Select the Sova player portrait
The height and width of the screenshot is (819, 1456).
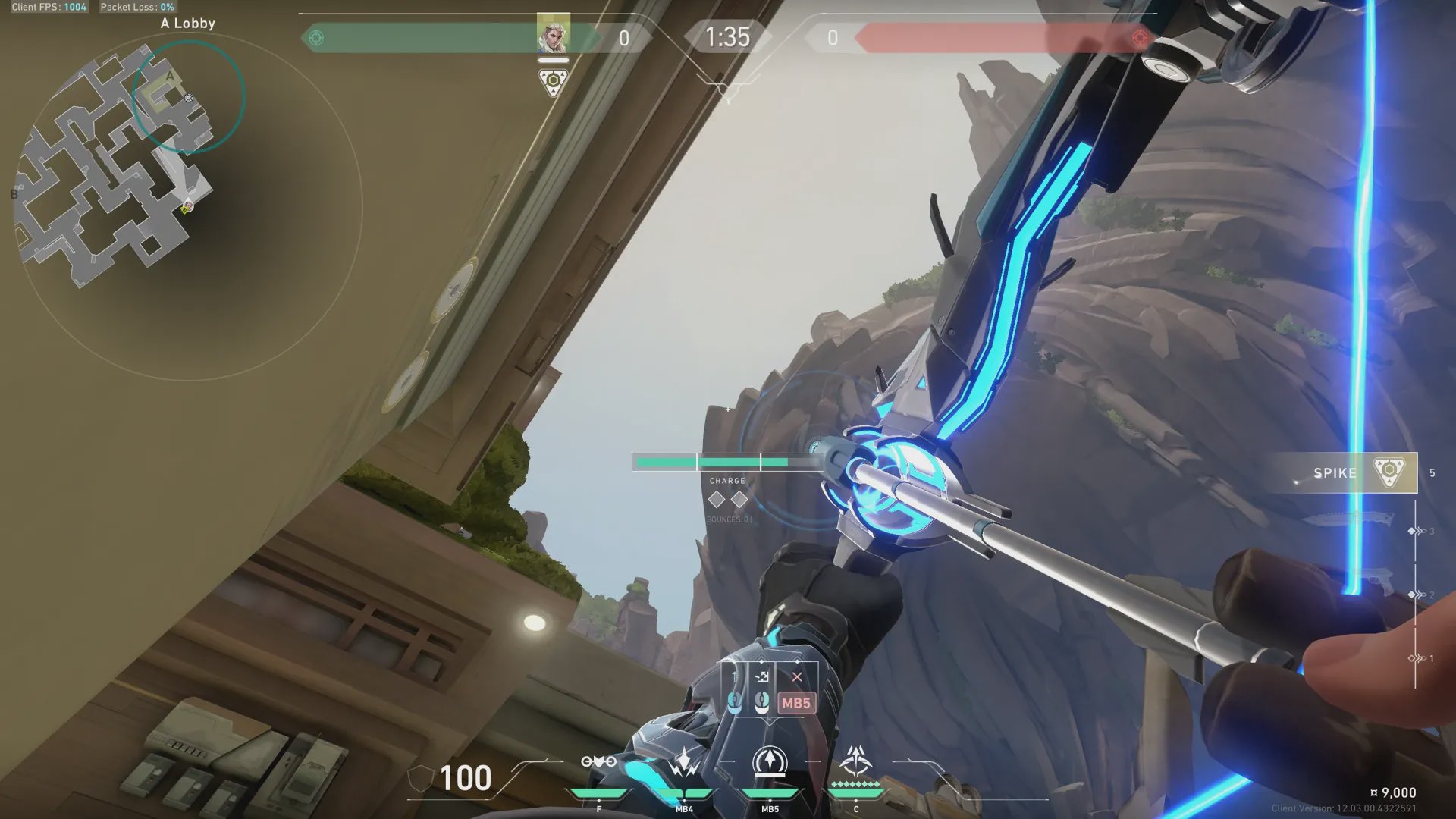[x=553, y=34]
